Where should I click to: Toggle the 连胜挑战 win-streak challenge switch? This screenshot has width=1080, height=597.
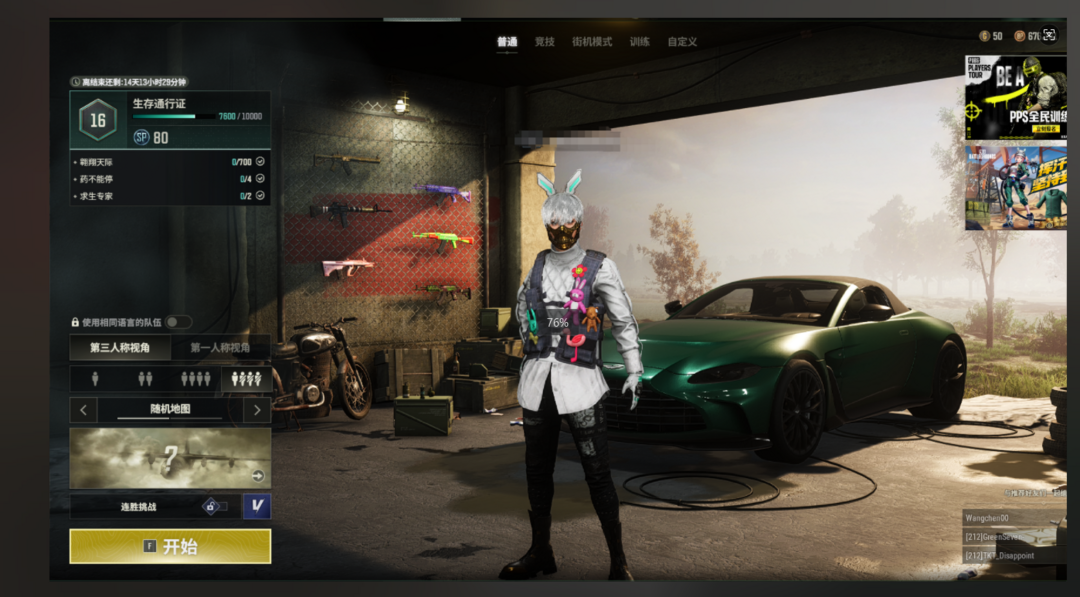point(216,506)
